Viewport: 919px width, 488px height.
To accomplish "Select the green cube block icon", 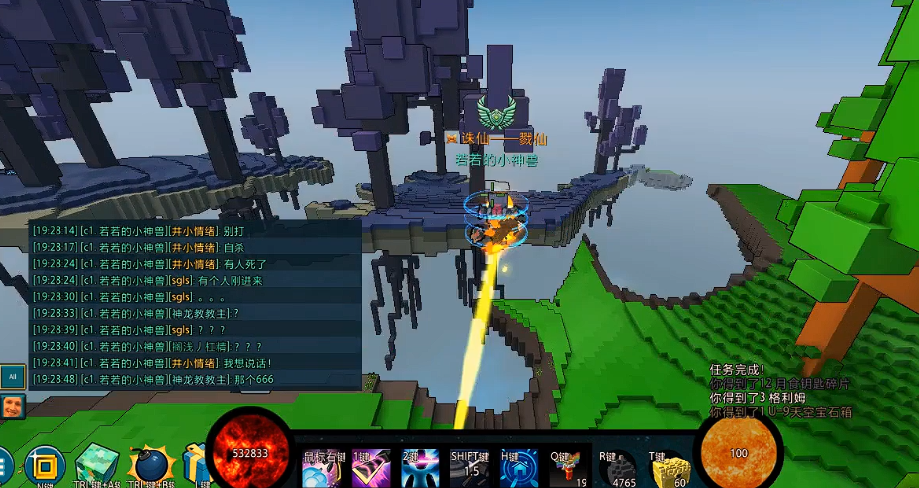I will click(96, 464).
